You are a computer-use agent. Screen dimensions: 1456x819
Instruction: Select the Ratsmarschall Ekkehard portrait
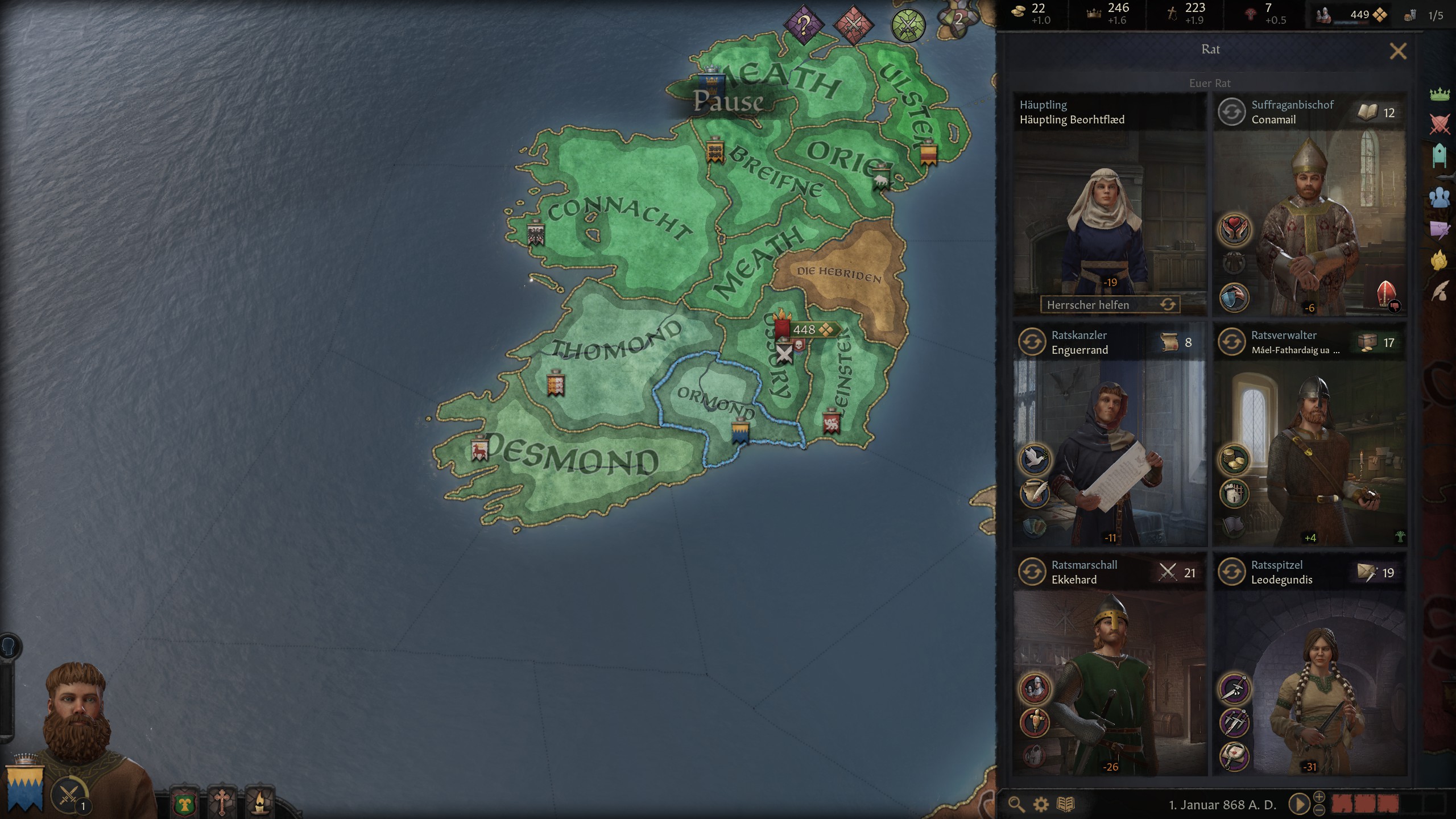click(1109, 682)
